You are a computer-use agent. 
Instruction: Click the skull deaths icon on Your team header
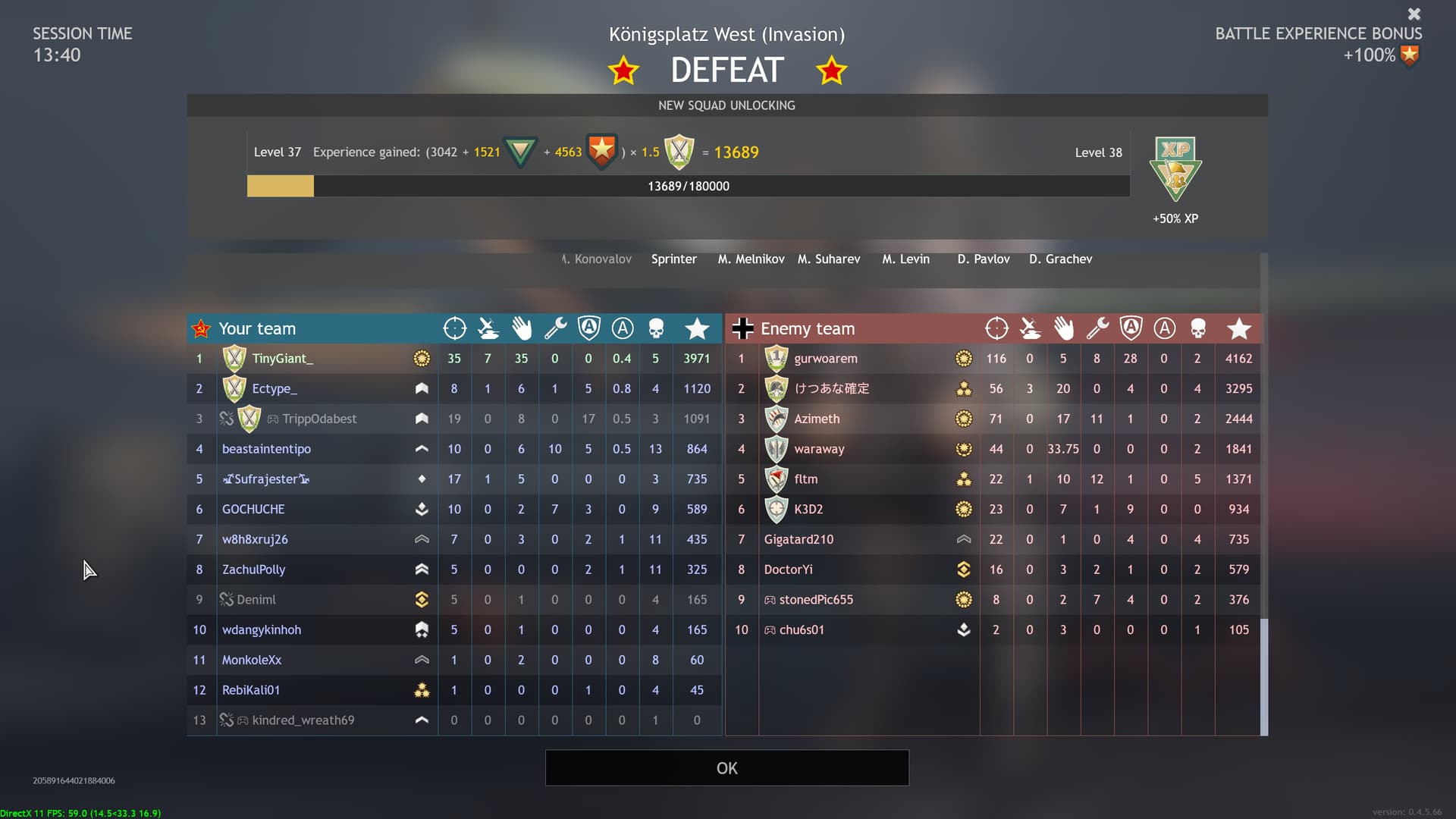pos(655,328)
